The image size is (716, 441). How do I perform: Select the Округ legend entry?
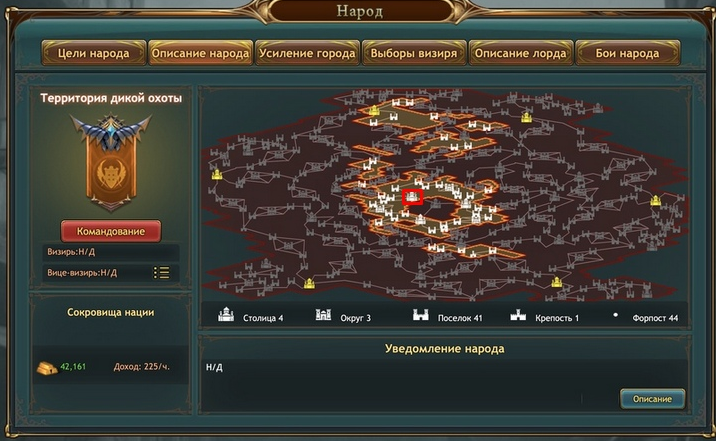[x=343, y=318]
